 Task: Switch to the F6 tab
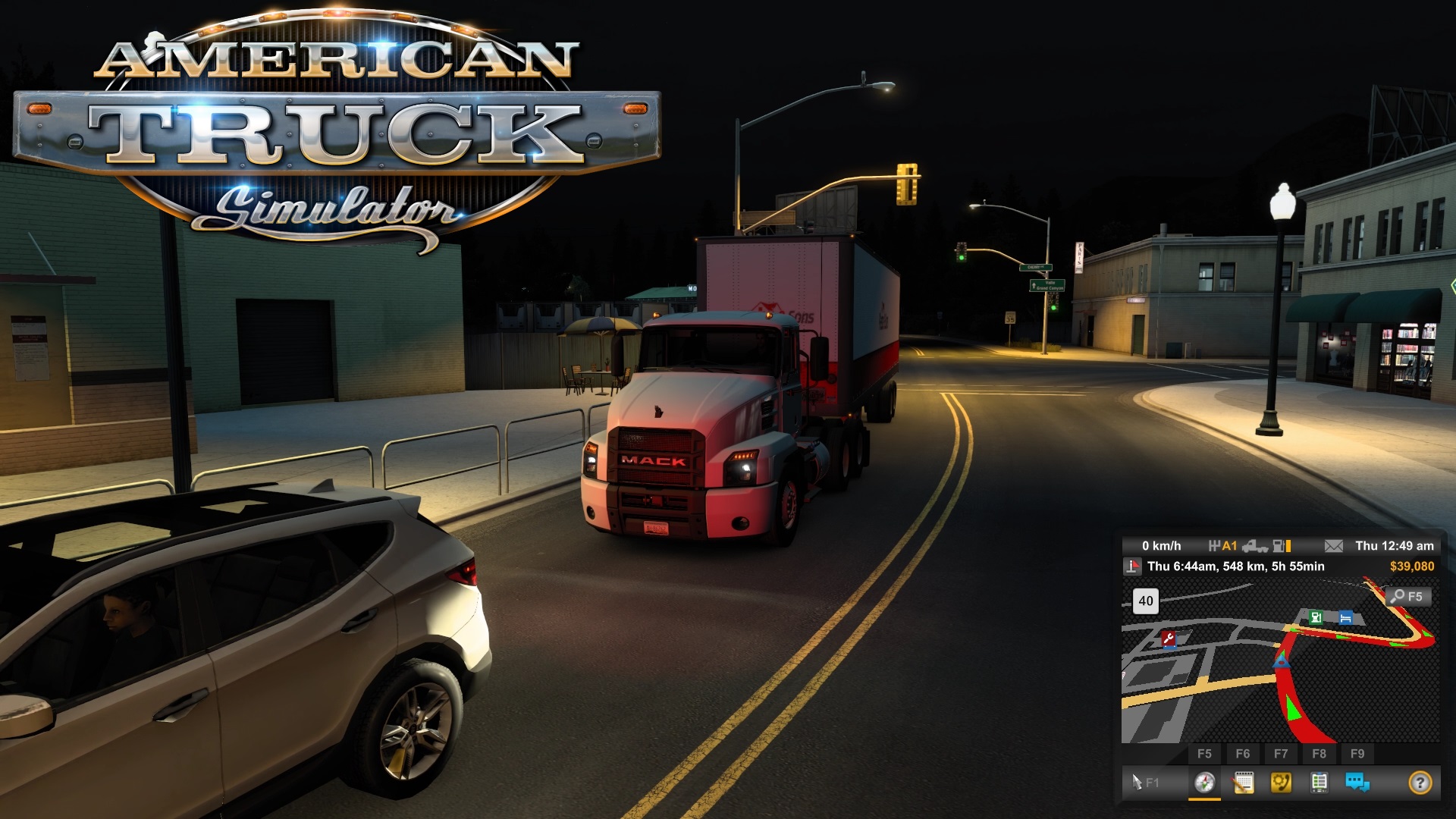pyautogui.click(x=1243, y=753)
